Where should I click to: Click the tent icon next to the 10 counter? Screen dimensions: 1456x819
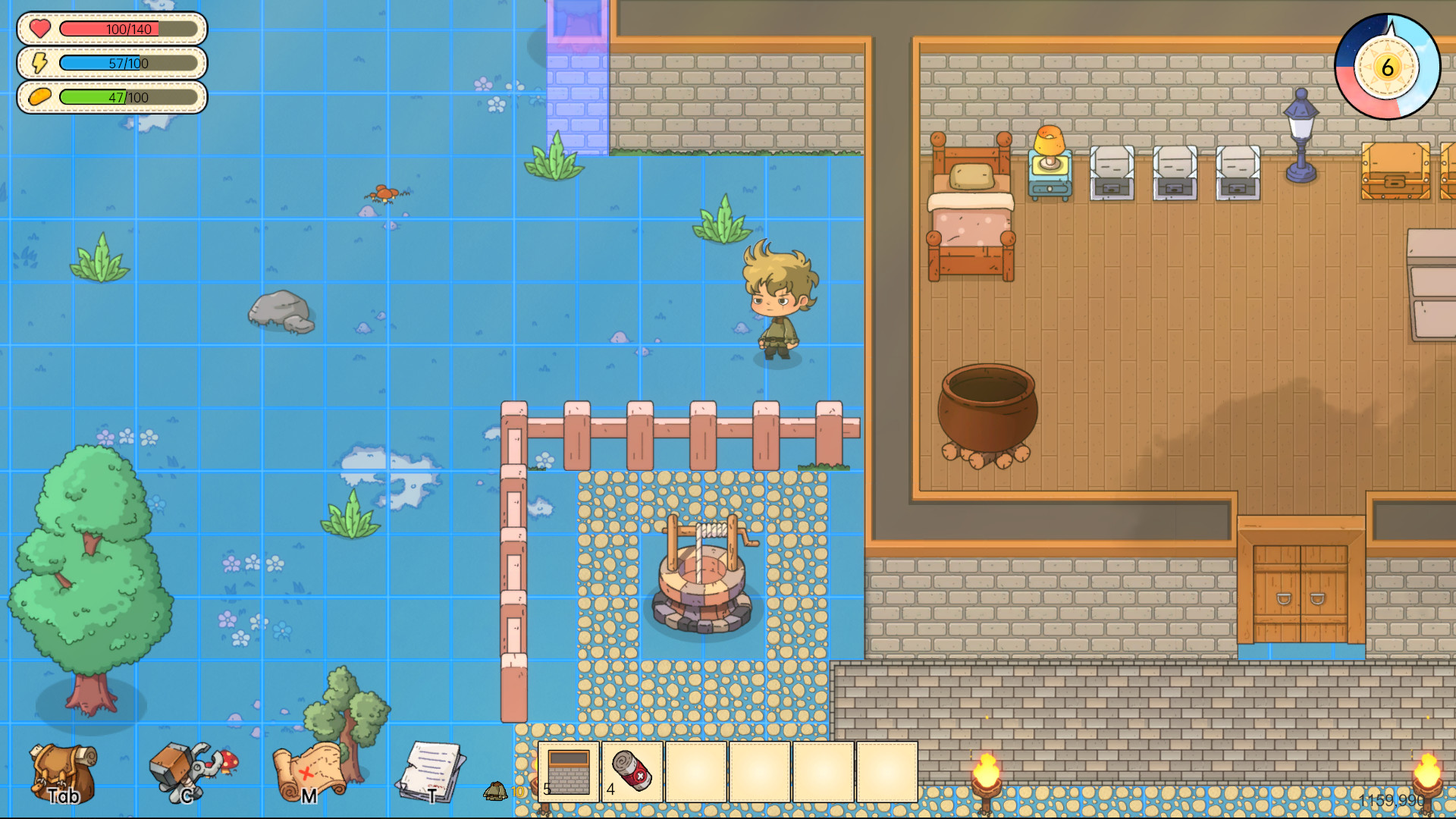point(497,792)
